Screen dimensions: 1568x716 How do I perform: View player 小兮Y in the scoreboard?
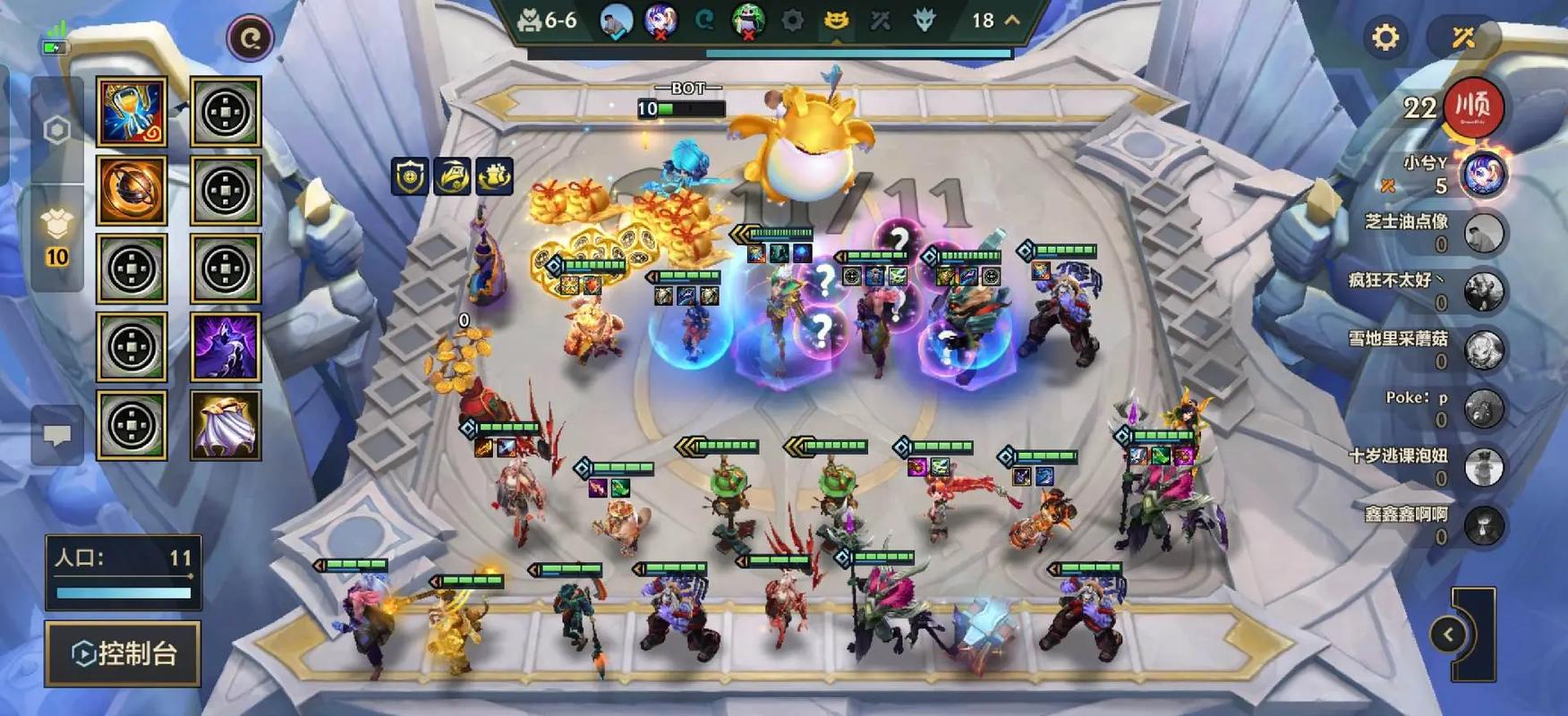tap(1482, 175)
